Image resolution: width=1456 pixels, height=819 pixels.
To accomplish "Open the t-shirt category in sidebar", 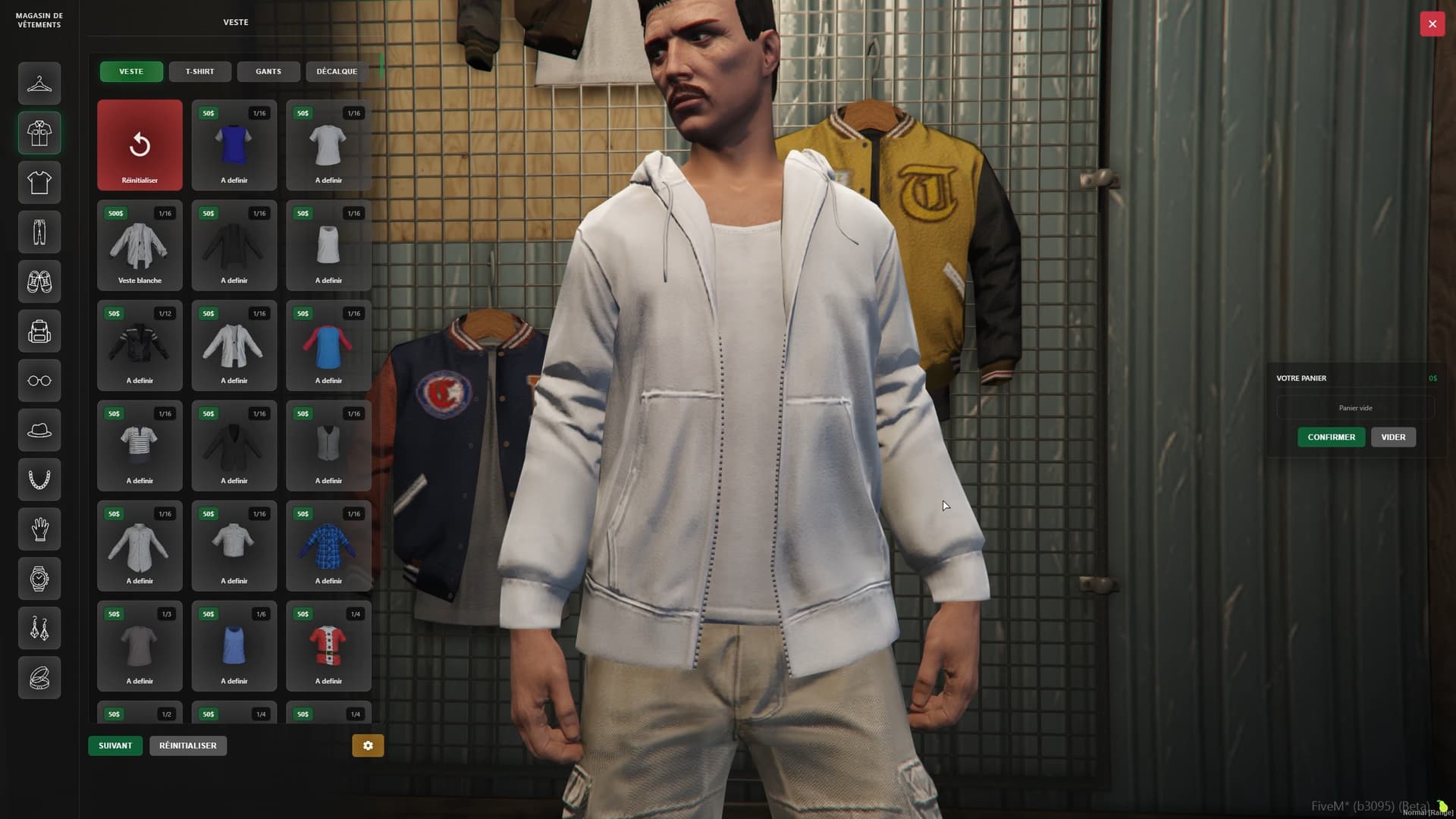I will (39, 182).
